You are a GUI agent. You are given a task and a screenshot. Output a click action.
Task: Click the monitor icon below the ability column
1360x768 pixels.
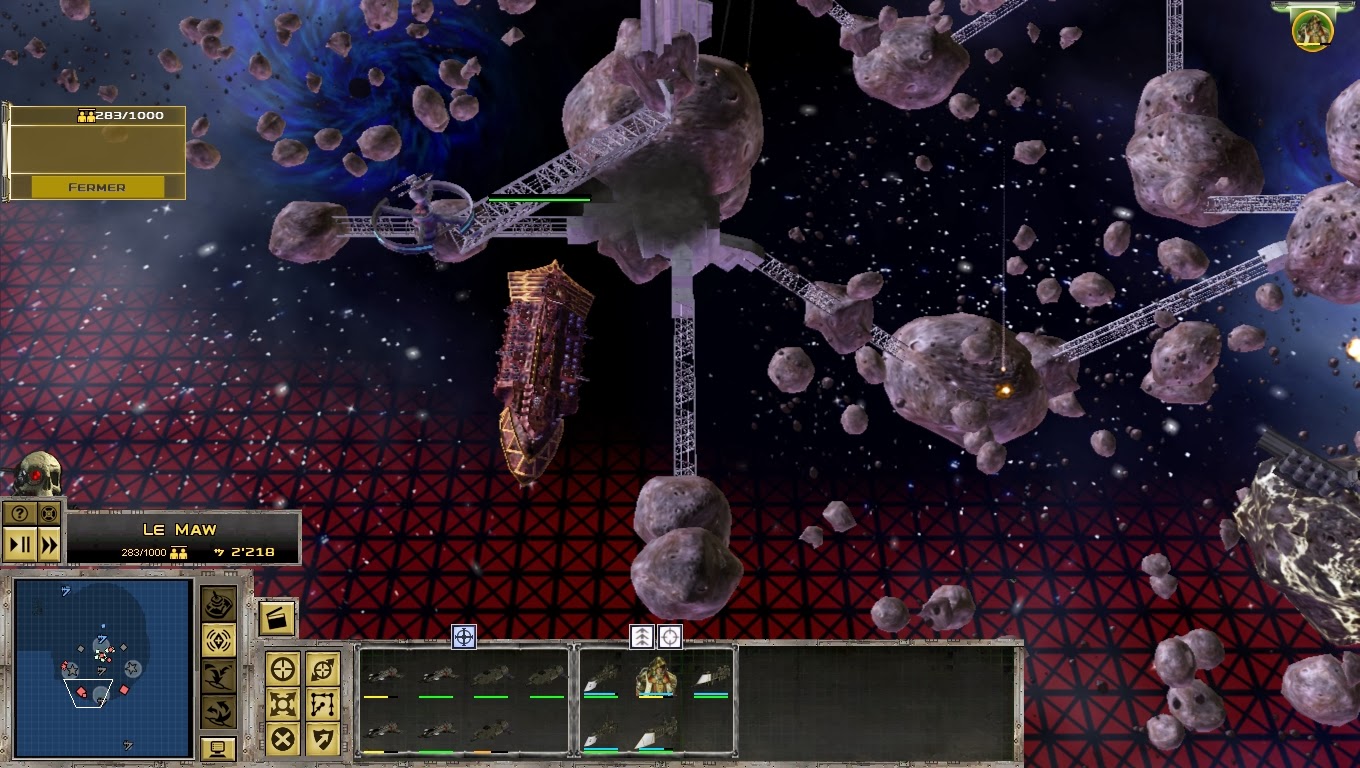219,748
